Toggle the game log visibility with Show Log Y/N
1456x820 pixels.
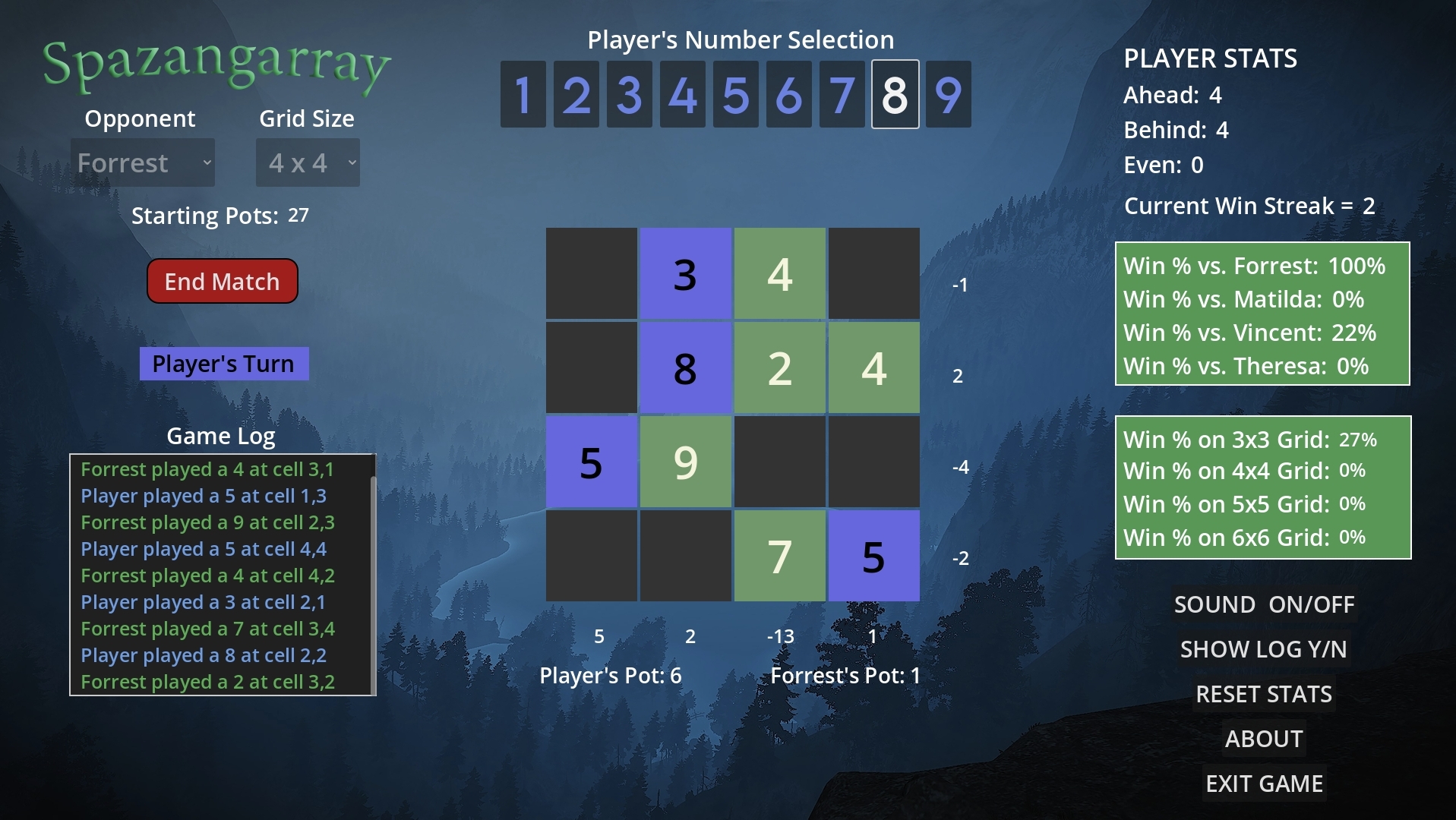[1263, 649]
